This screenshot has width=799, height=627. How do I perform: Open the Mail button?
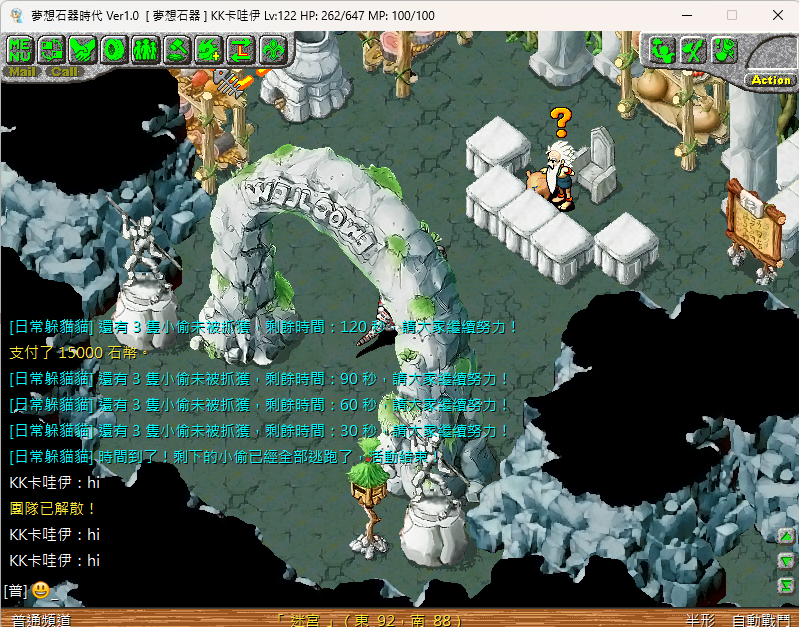click(x=20, y=71)
